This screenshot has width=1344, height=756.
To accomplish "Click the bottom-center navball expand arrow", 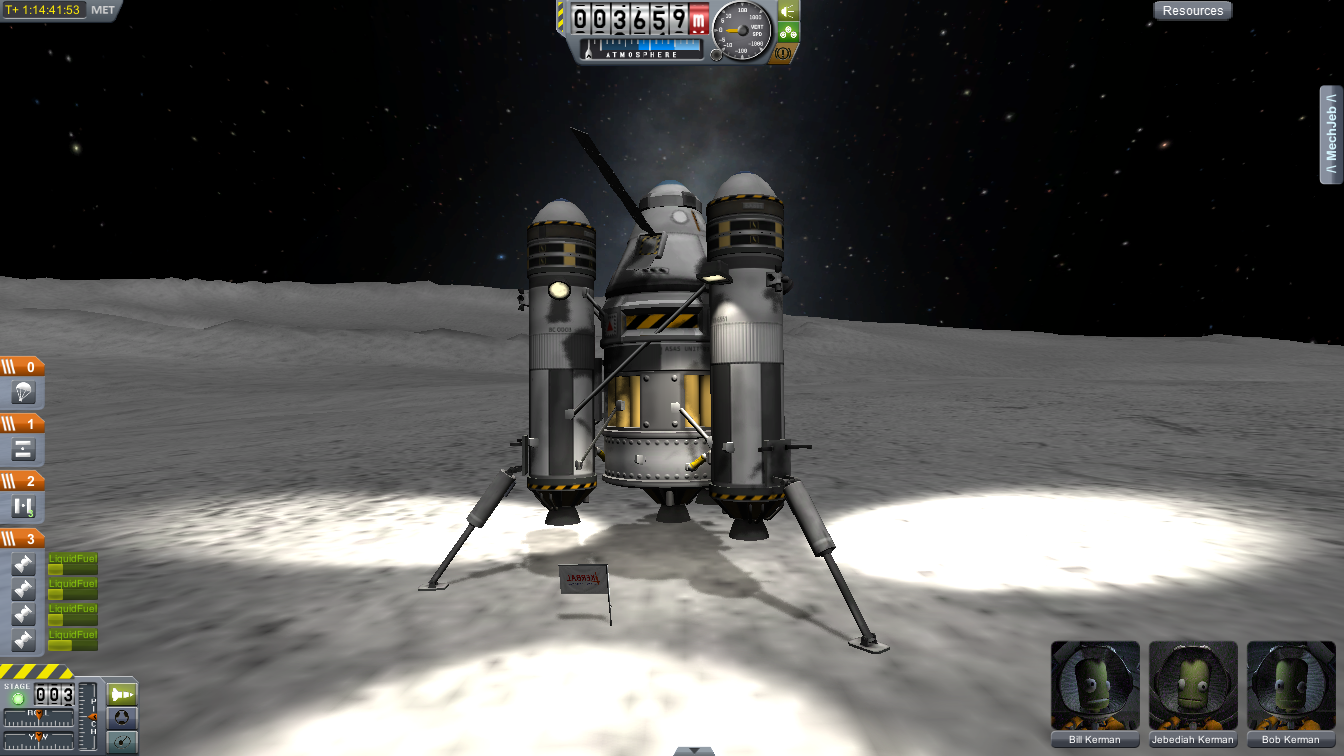I will 693,750.
